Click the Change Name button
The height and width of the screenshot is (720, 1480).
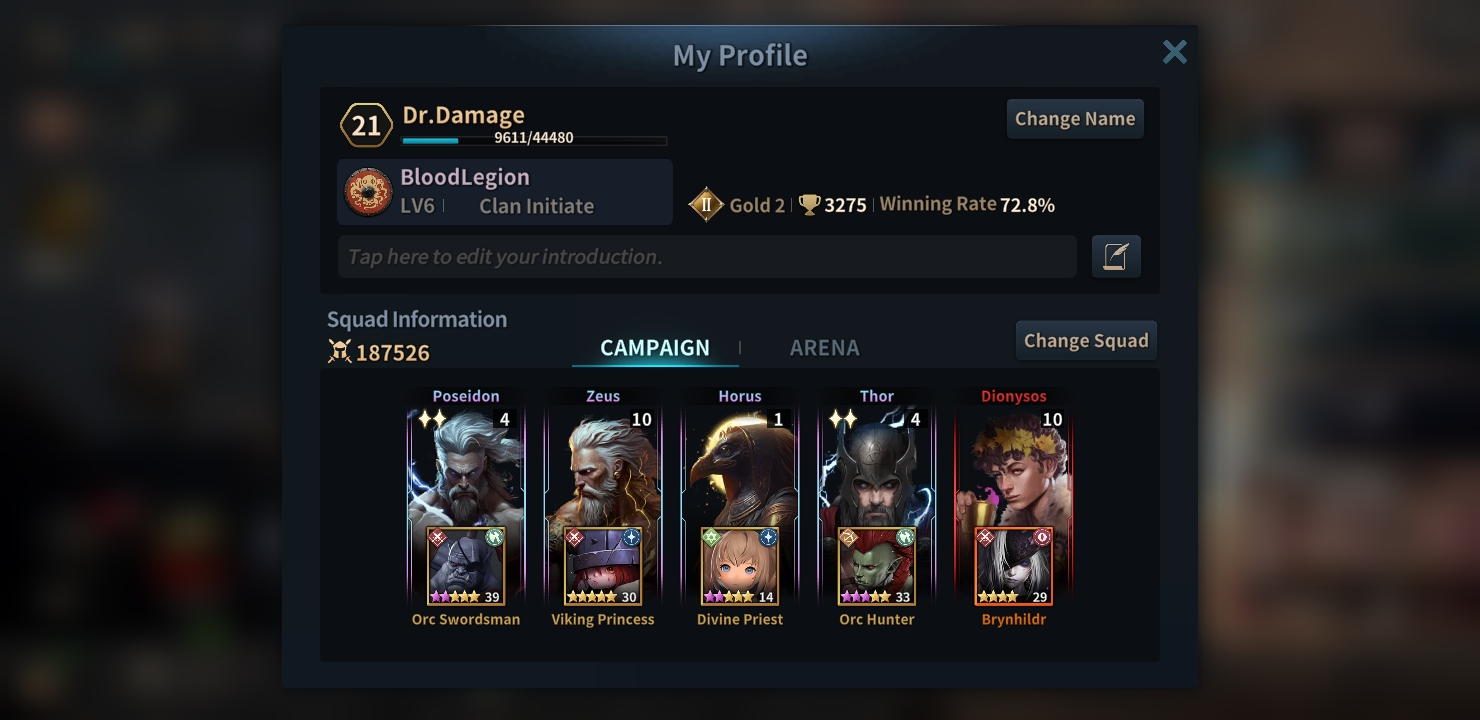click(x=1075, y=119)
